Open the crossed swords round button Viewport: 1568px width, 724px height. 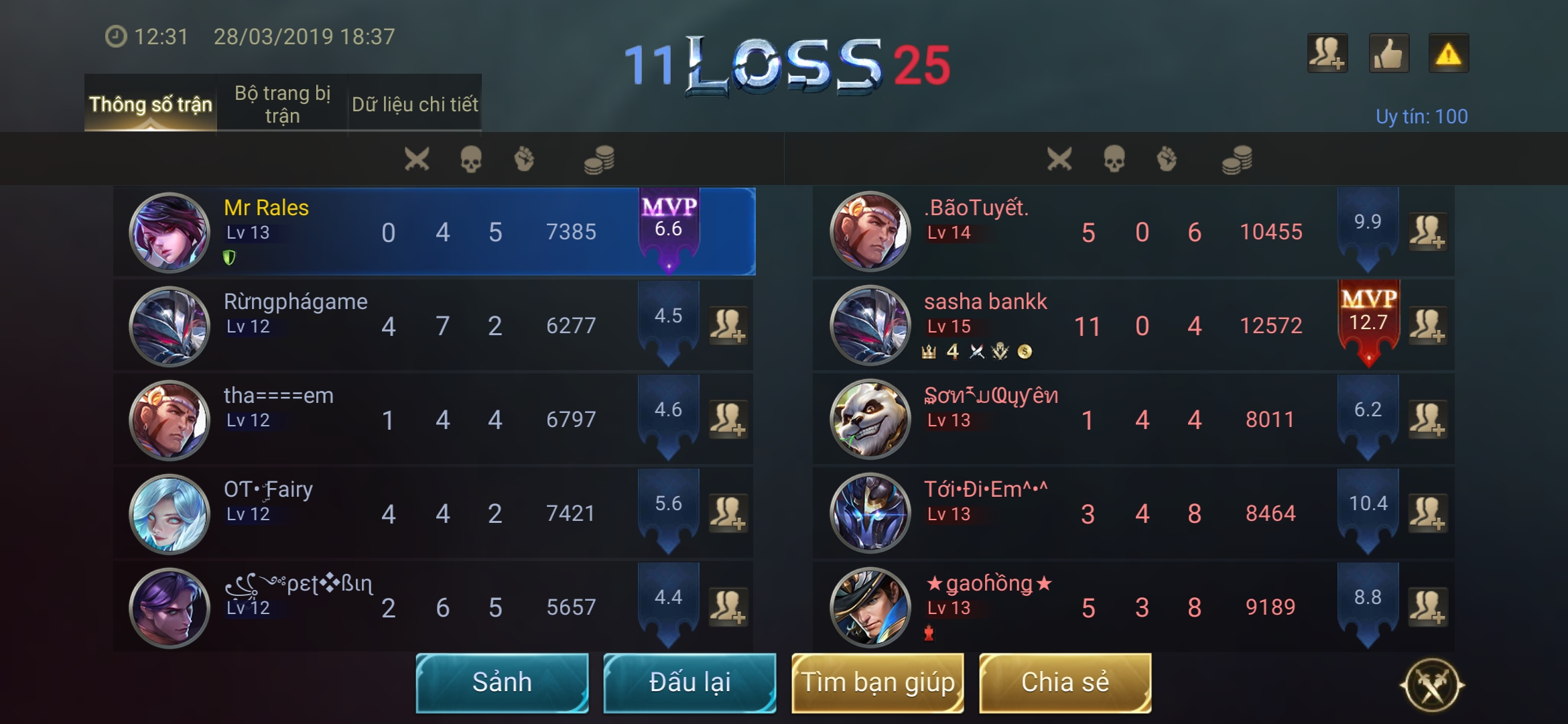pos(1432,685)
